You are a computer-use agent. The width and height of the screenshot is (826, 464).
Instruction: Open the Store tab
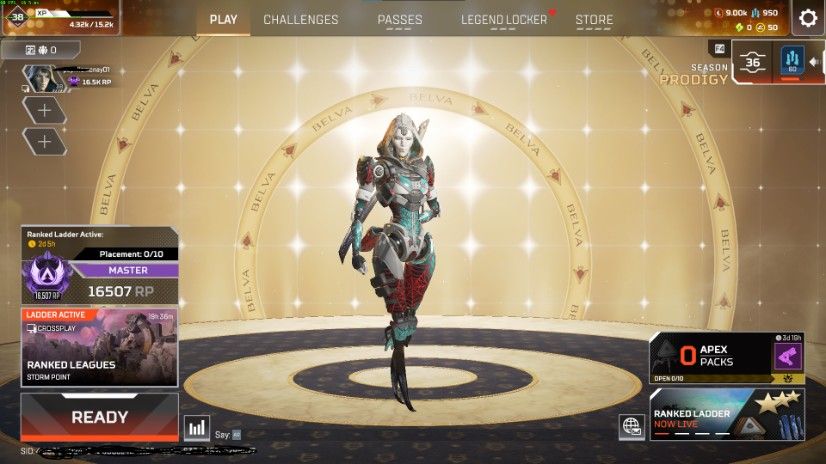(x=594, y=20)
